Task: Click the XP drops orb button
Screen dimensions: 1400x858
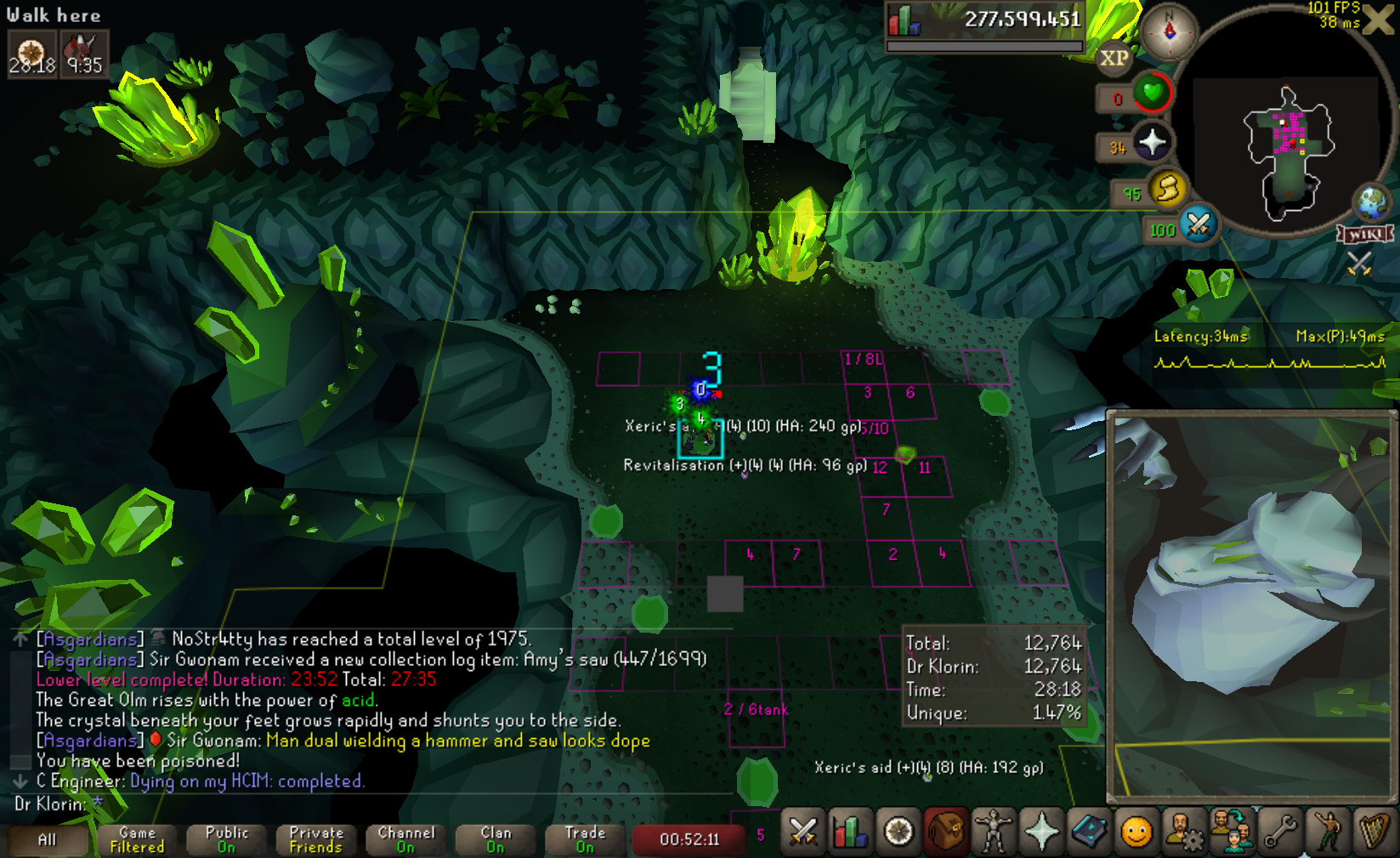Action: (1114, 59)
